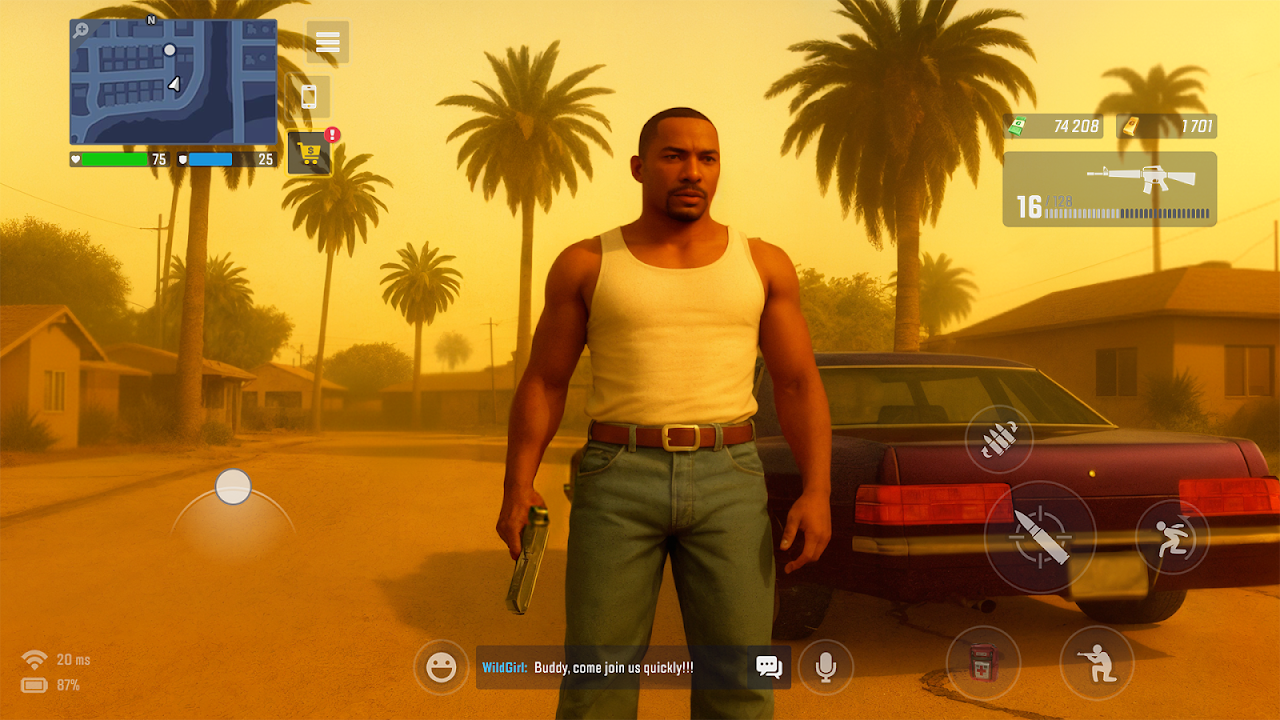
Task: Open the chat speech-bubble icon
Action: [x=768, y=667]
